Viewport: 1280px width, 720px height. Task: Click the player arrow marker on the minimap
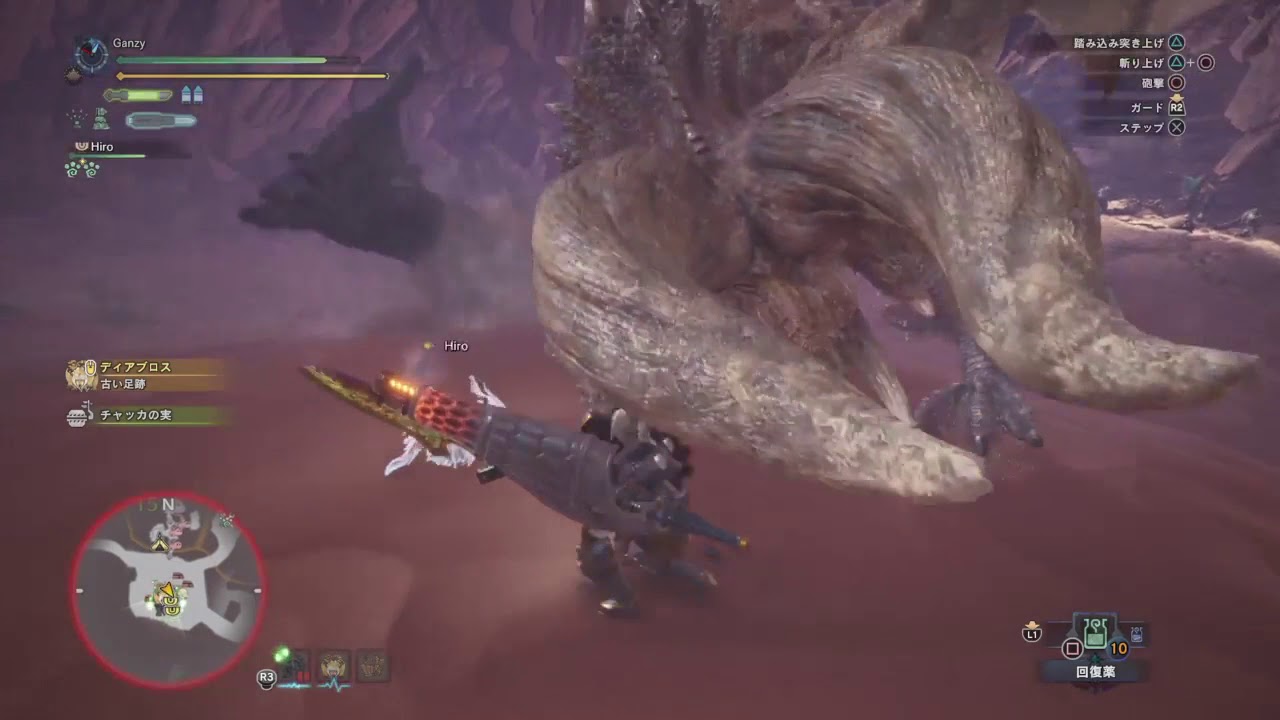168,591
